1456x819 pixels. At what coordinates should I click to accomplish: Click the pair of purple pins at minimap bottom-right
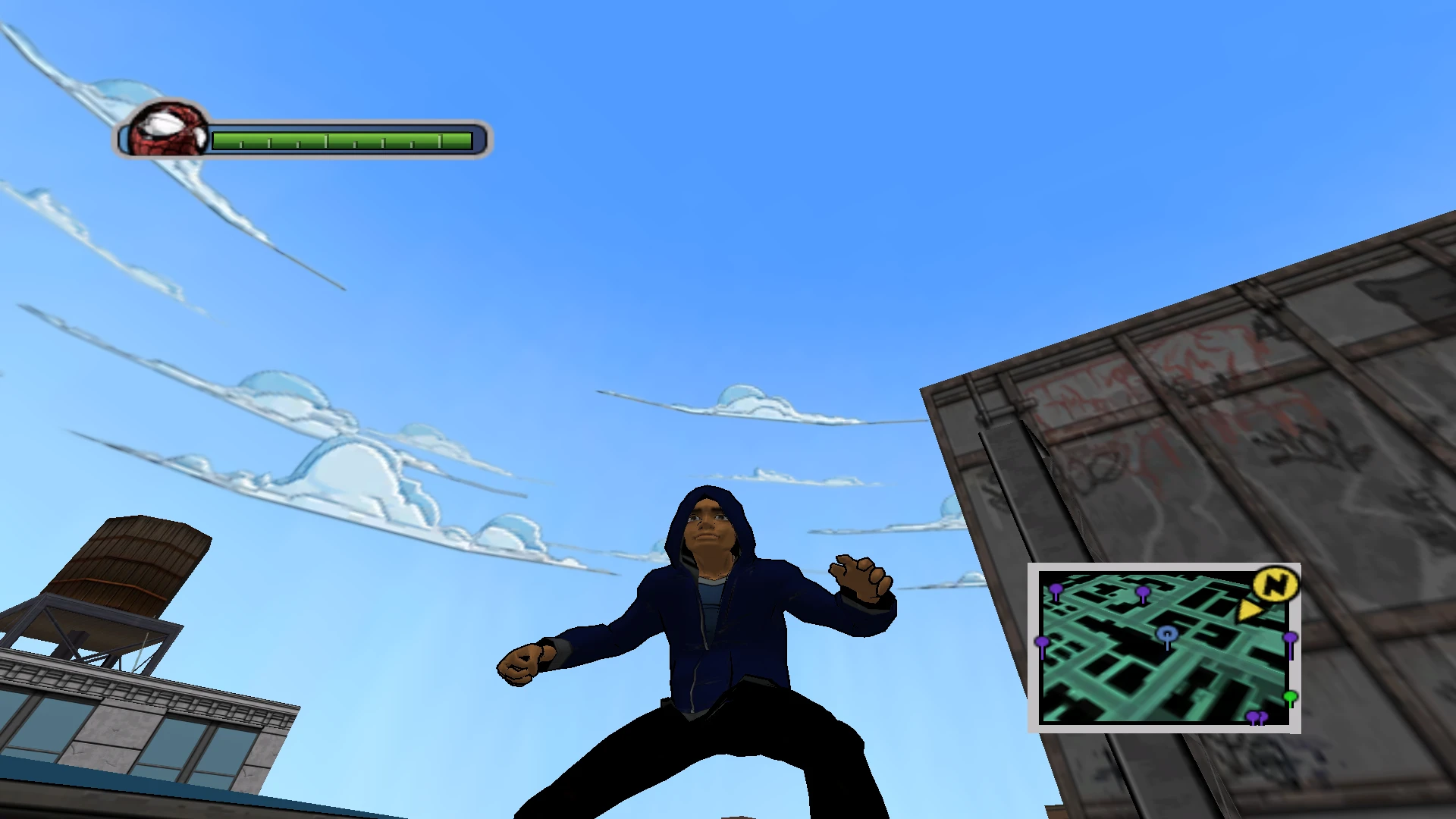(x=1259, y=716)
